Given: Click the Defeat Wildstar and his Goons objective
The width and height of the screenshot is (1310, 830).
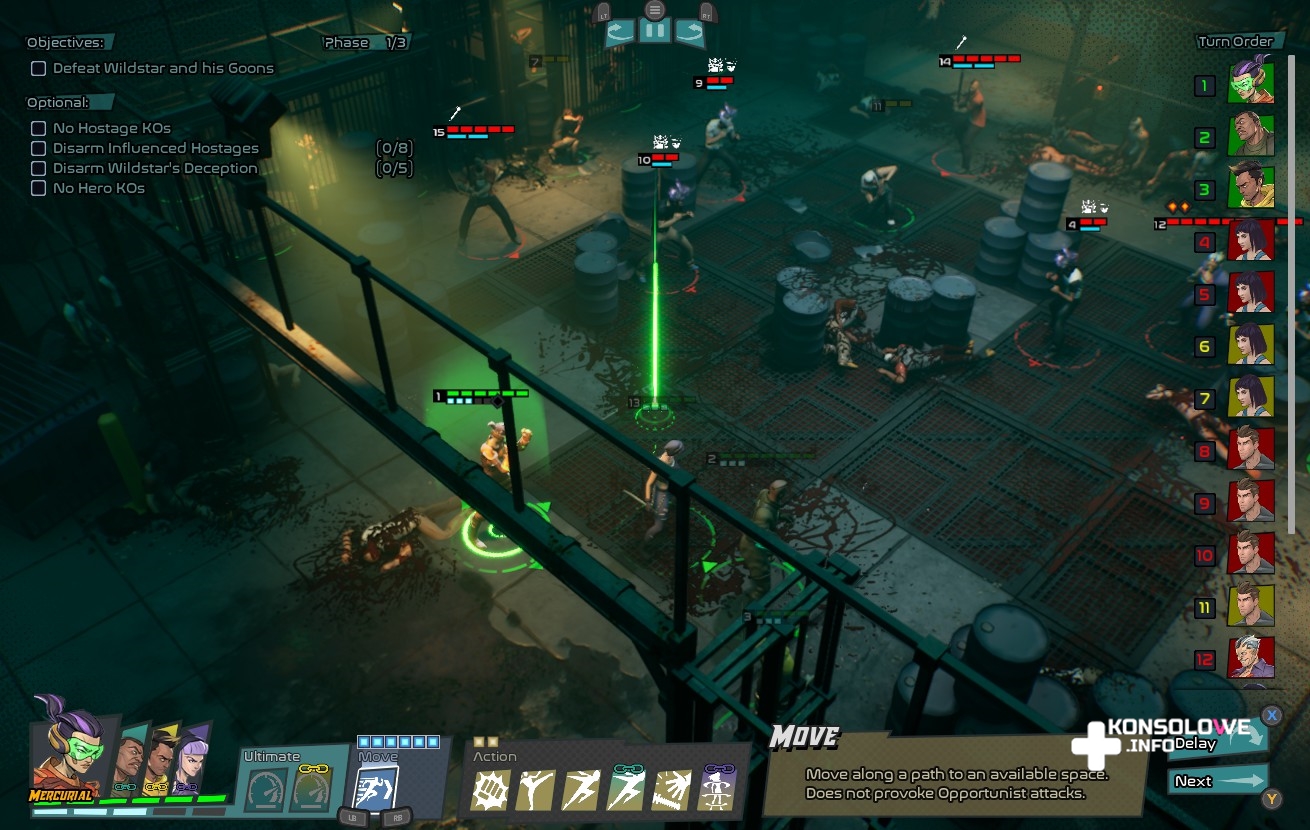Looking at the screenshot, I should click(163, 69).
